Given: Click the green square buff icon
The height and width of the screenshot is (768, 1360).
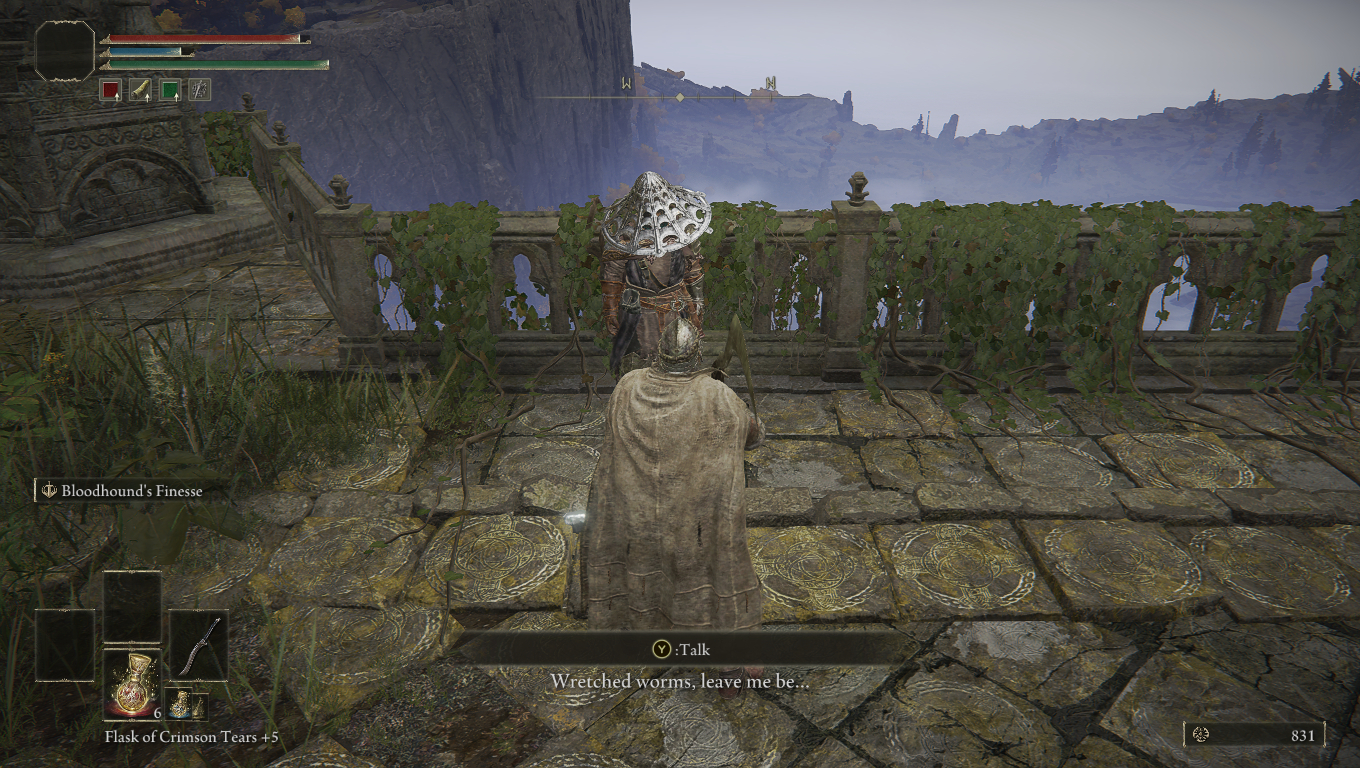Looking at the screenshot, I should (x=171, y=90).
